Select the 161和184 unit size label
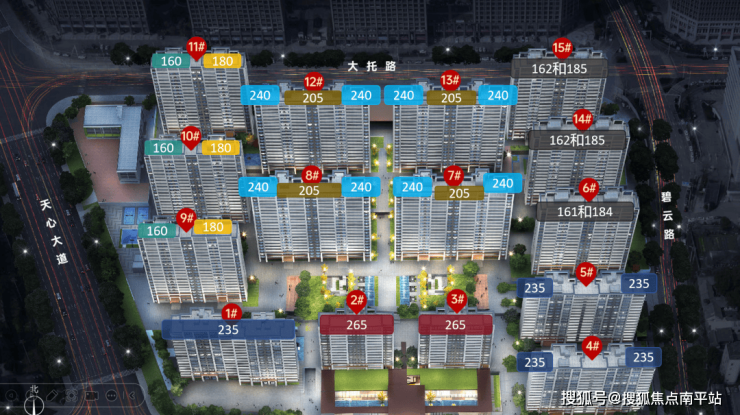The height and width of the screenshot is (415, 740). (x=586, y=210)
